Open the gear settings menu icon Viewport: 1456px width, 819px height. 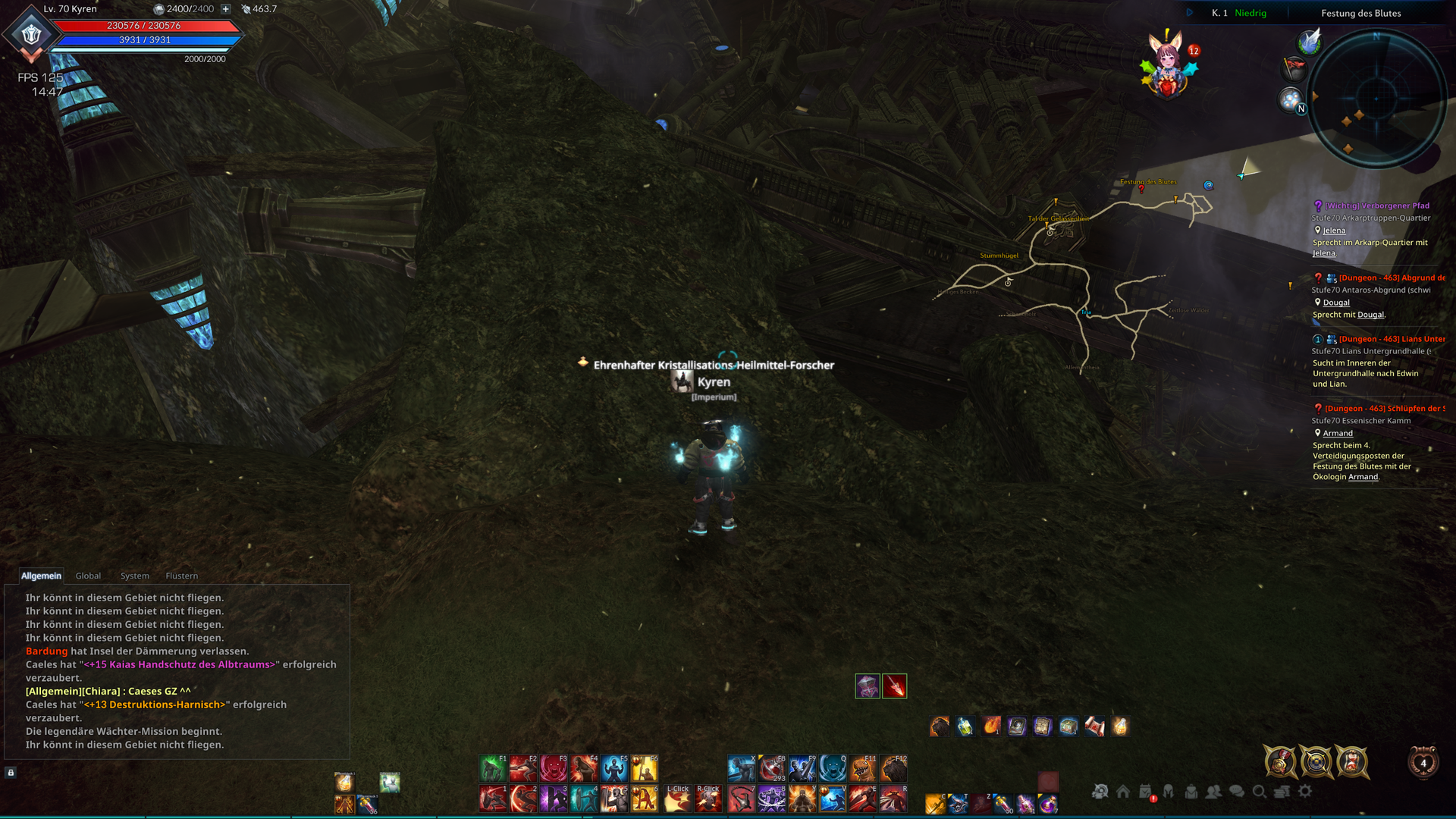click(x=1304, y=791)
